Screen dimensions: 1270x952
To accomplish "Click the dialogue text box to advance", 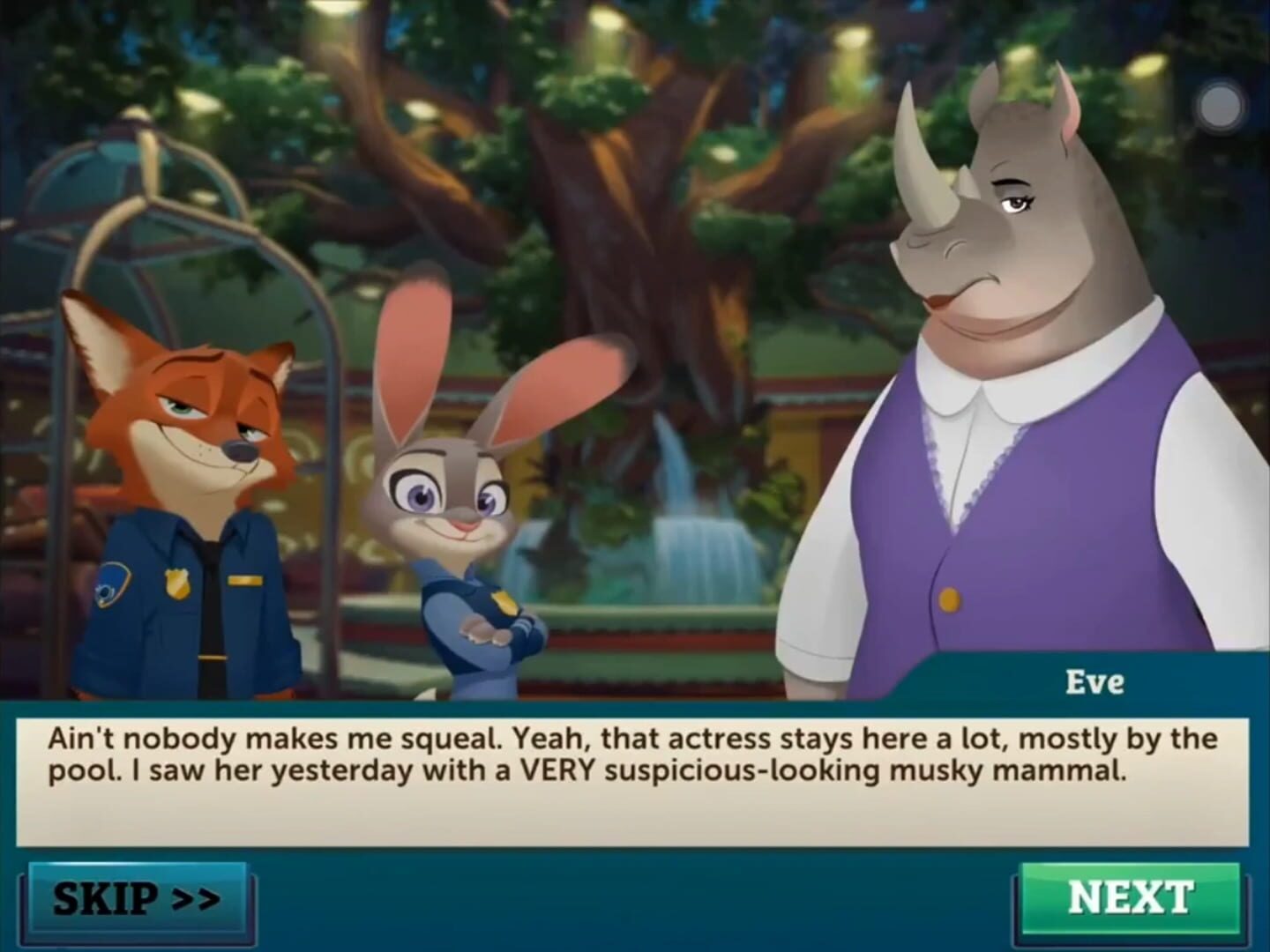I will click(635, 776).
